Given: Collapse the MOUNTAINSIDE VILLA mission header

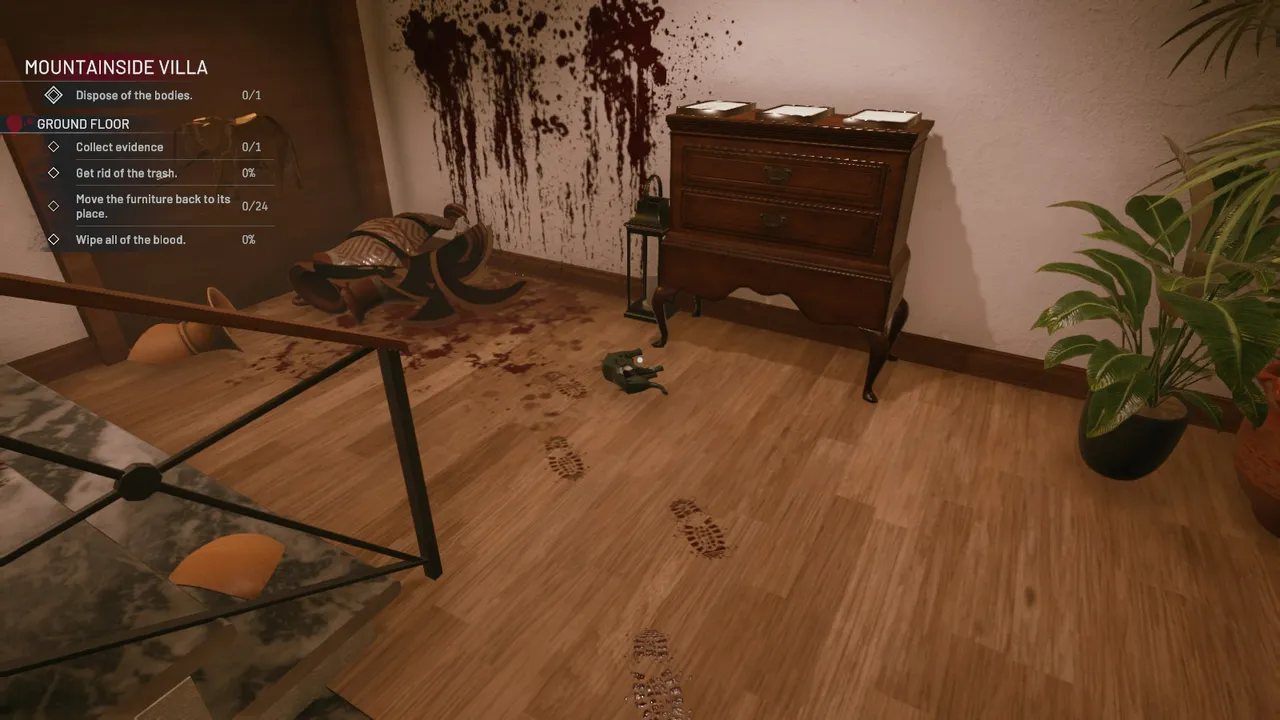Looking at the screenshot, I should 117,67.
